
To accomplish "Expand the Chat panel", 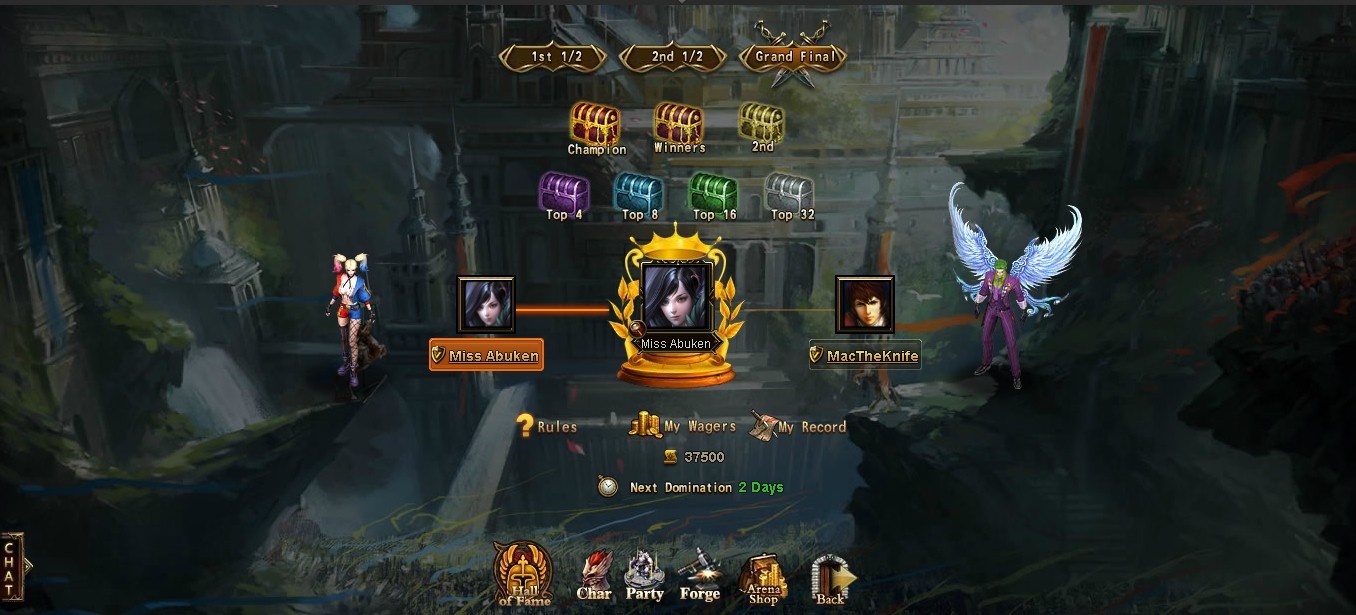I will click(12, 567).
